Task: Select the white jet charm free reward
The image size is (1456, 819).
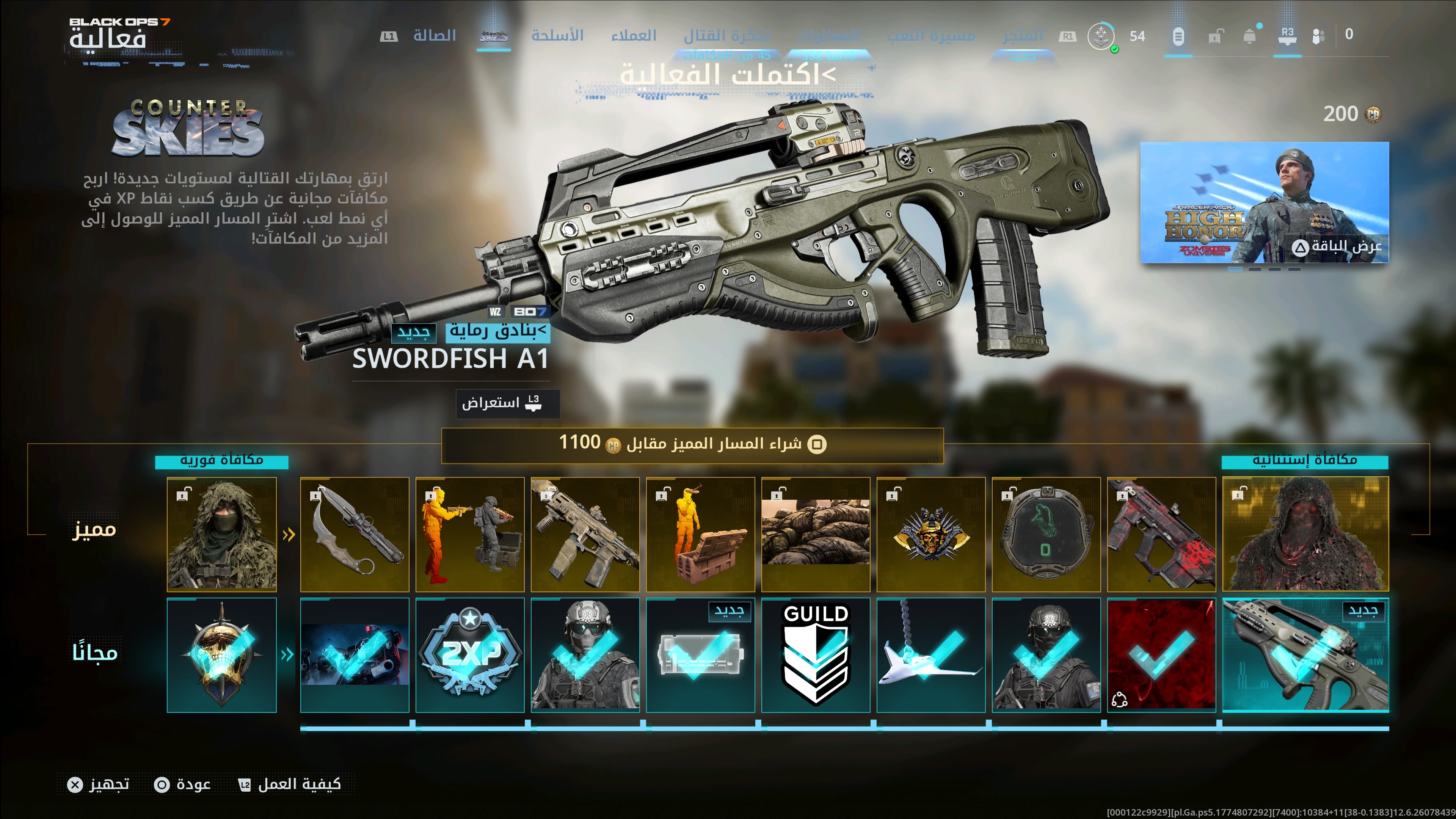Action: [x=931, y=654]
